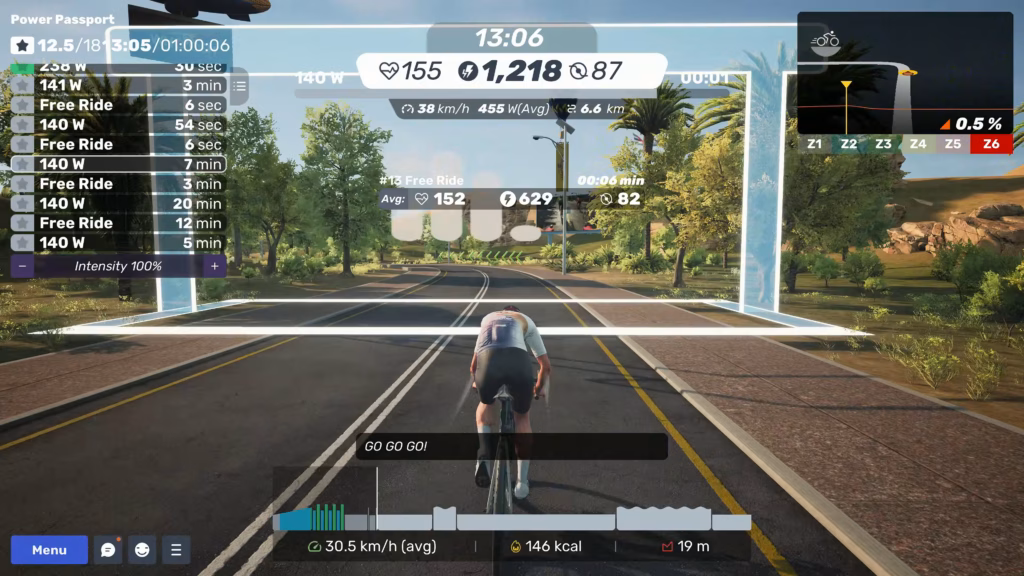
Task: Increase workout intensity with the plus button
Action: click(213, 266)
